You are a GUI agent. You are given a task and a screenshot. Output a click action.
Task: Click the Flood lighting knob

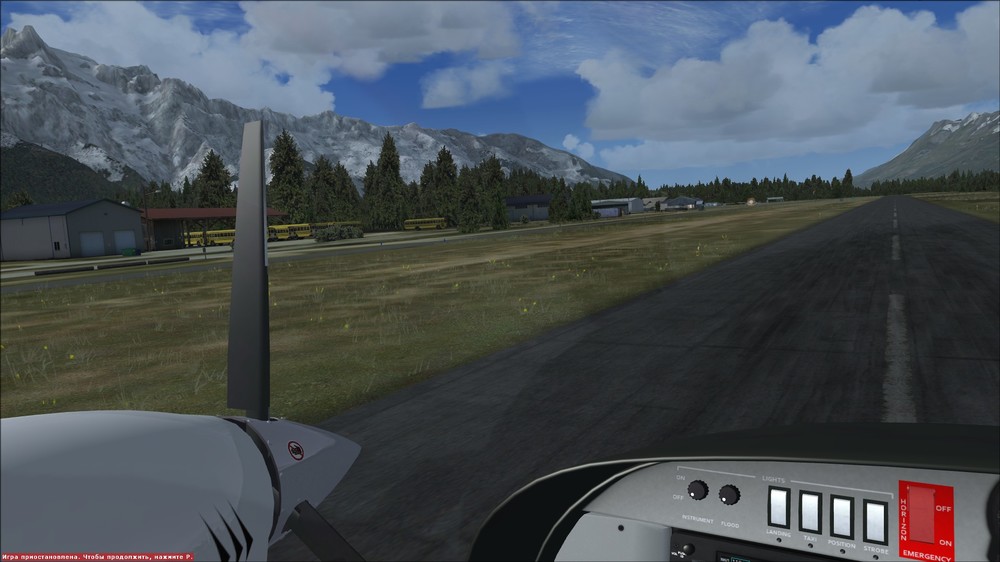pos(729,494)
